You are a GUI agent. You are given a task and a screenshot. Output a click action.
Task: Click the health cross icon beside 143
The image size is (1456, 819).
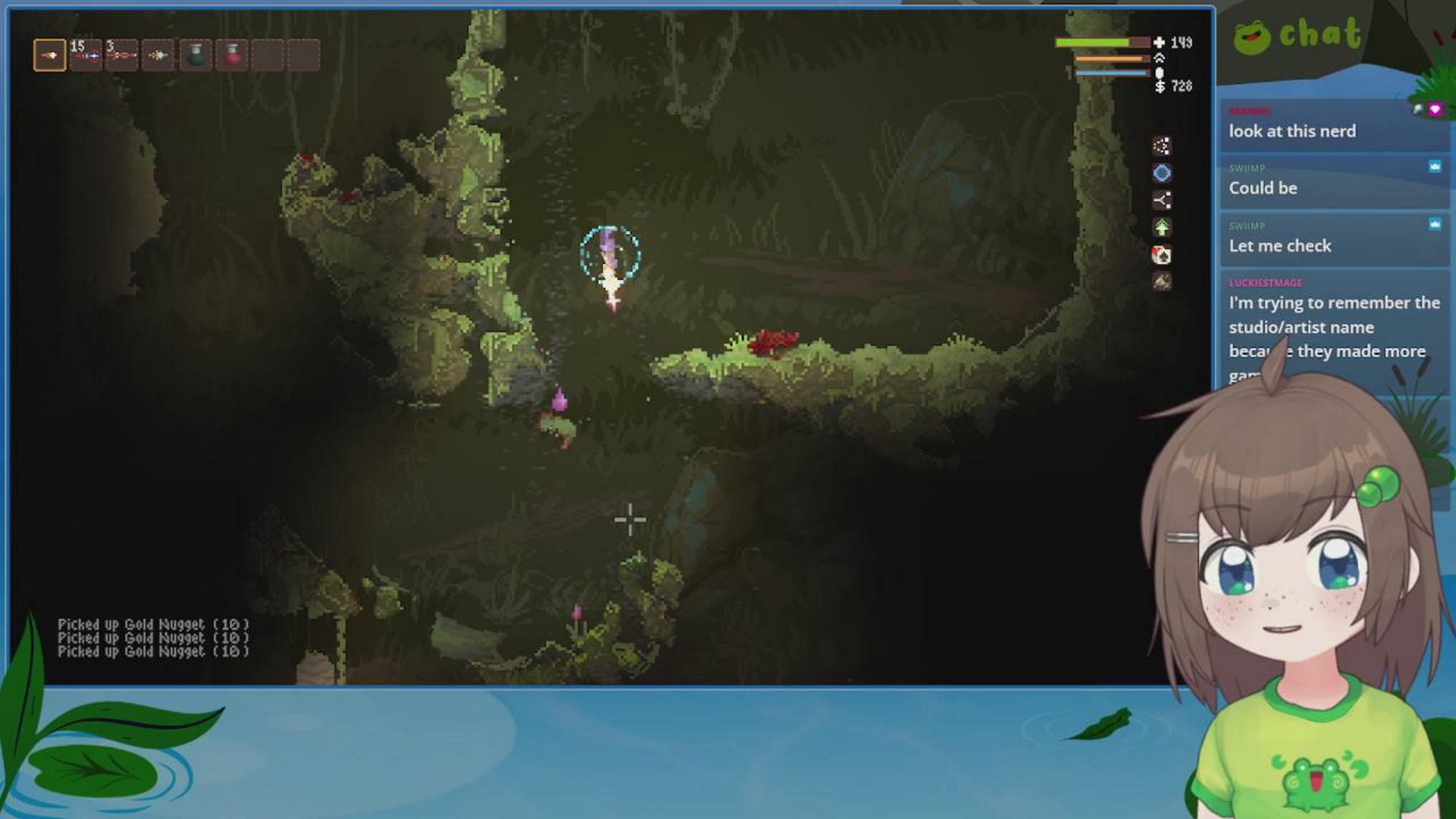click(x=1161, y=43)
